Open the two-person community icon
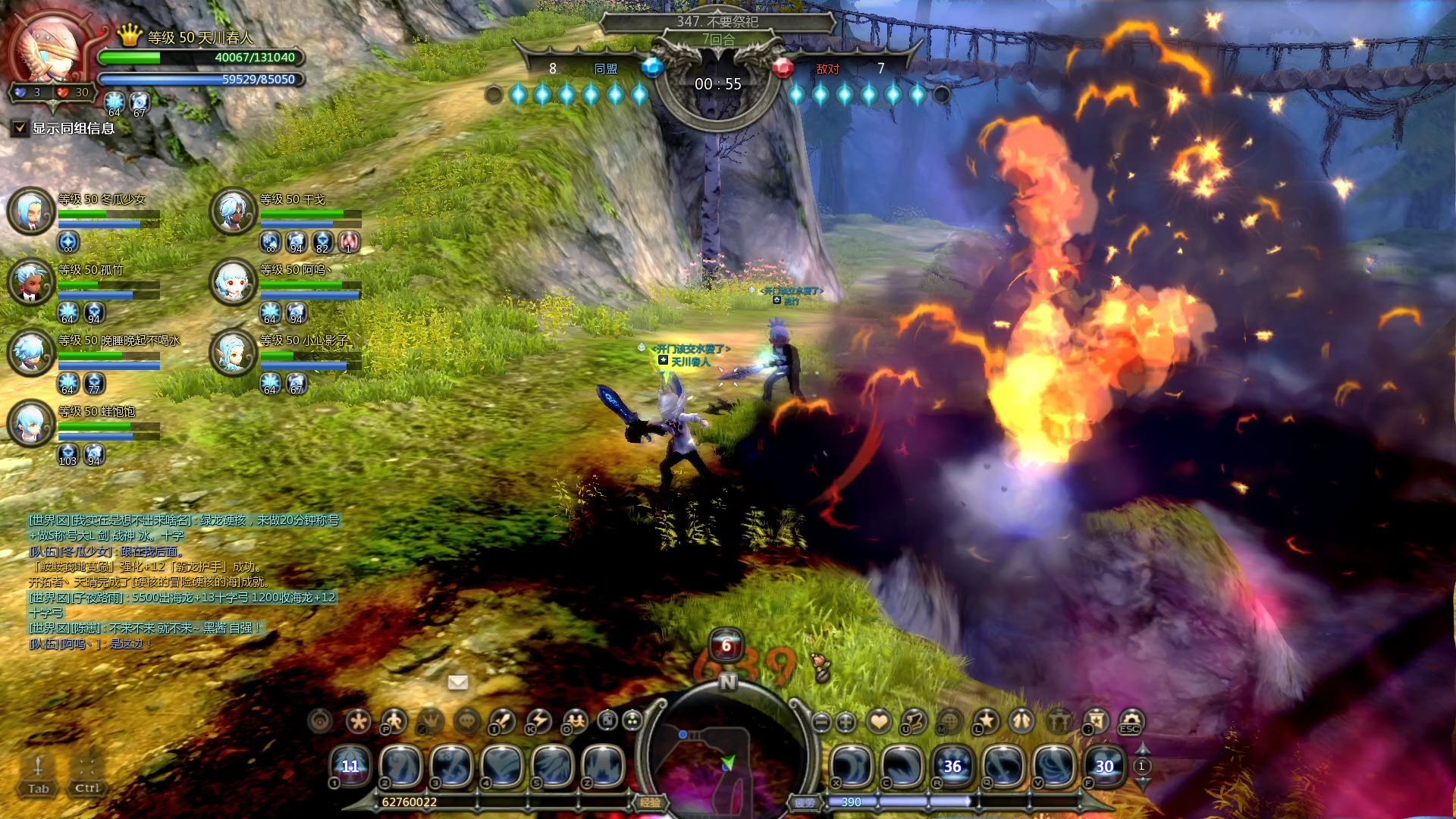 click(575, 721)
